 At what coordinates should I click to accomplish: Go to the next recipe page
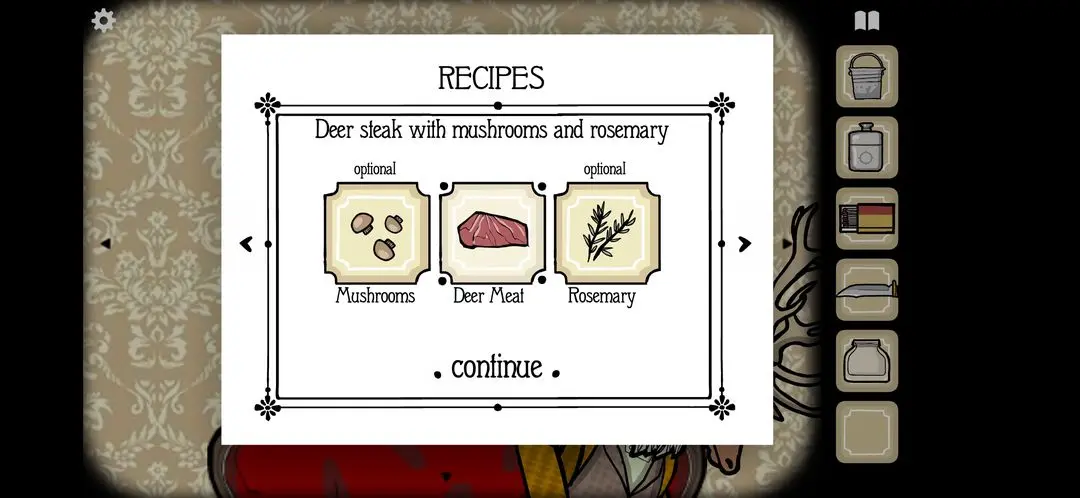tap(744, 244)
